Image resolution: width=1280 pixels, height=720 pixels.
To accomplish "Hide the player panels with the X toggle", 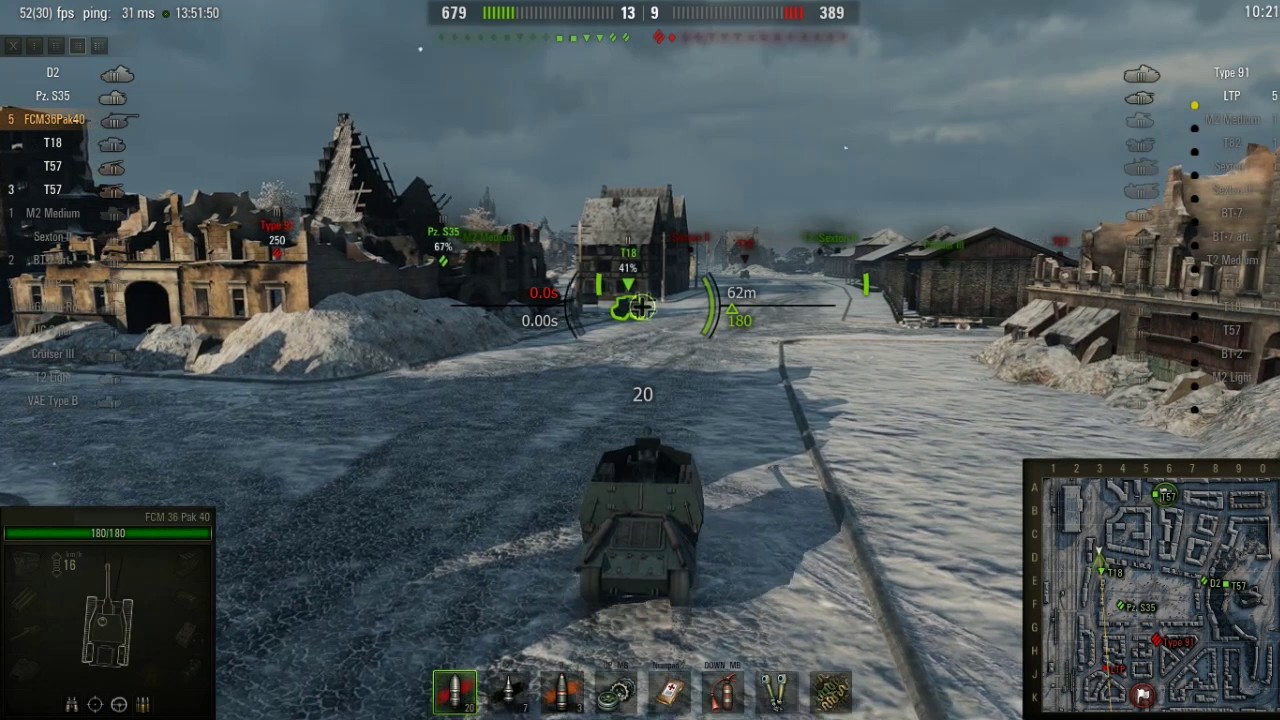I will pyautogui.click(x=13, y=45).
